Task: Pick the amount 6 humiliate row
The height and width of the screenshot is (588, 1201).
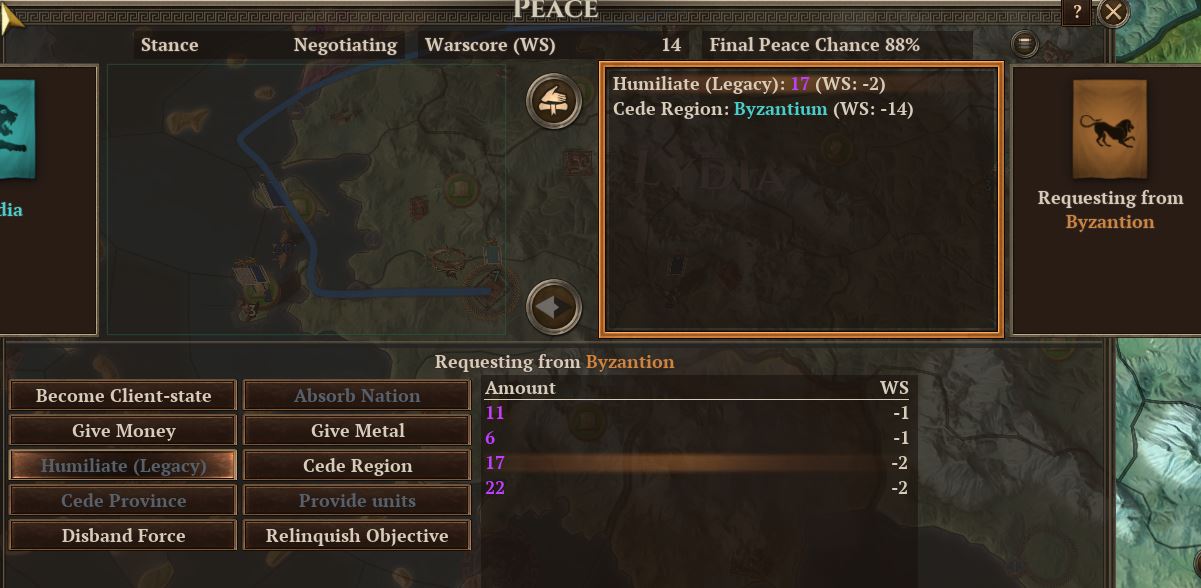Action: click(696, 438)
